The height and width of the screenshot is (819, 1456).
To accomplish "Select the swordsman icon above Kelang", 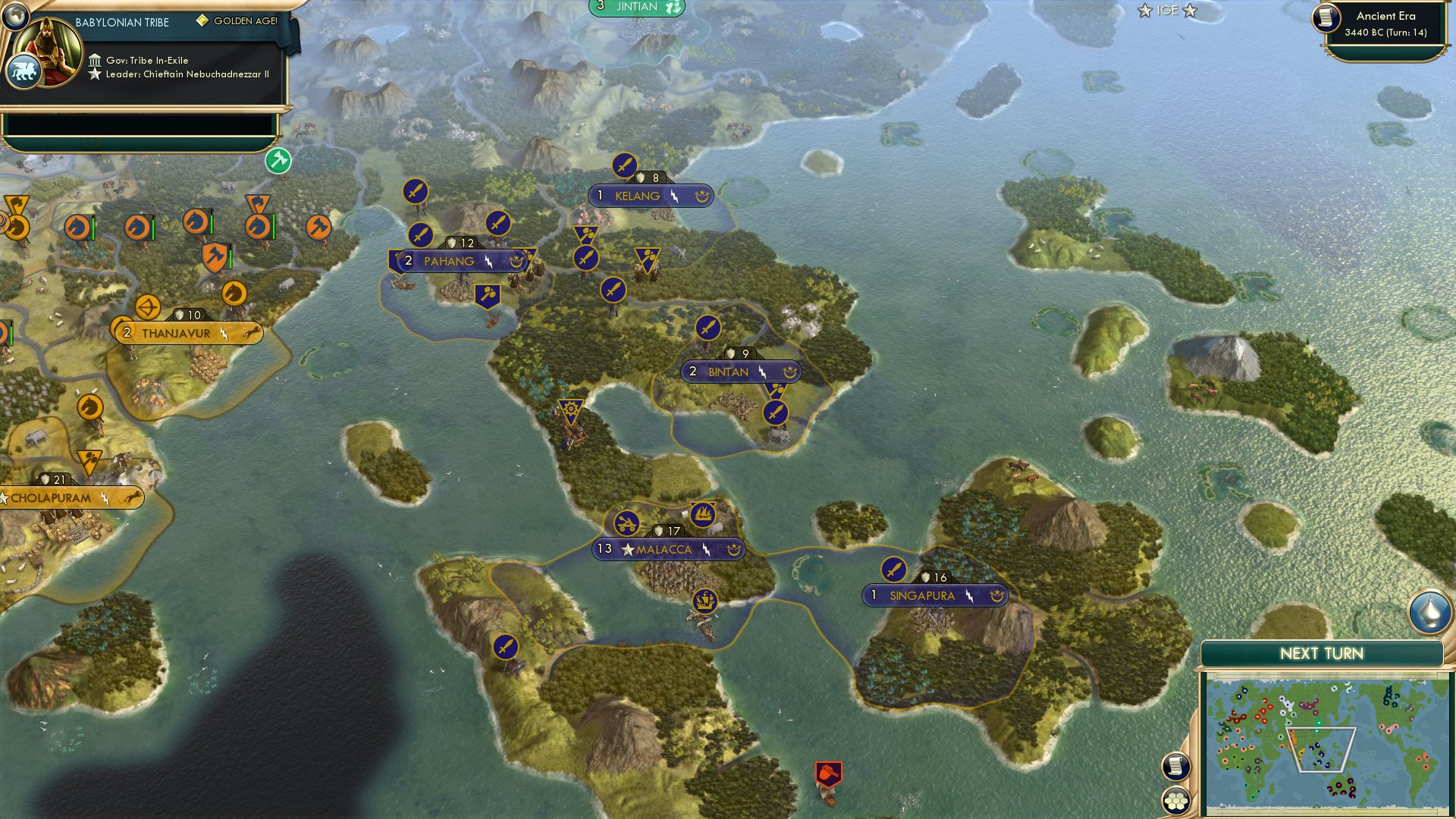I will [624, 164].
